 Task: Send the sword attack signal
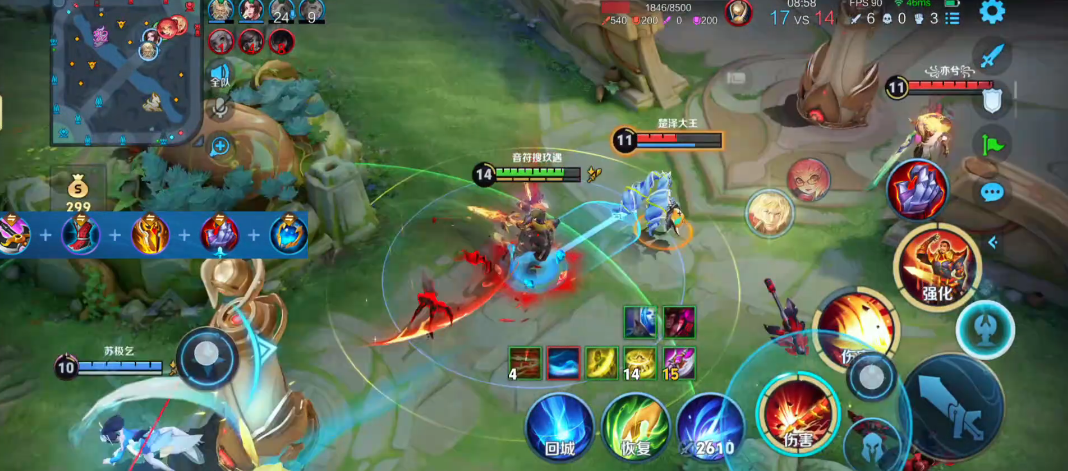(x=992, y=56)
